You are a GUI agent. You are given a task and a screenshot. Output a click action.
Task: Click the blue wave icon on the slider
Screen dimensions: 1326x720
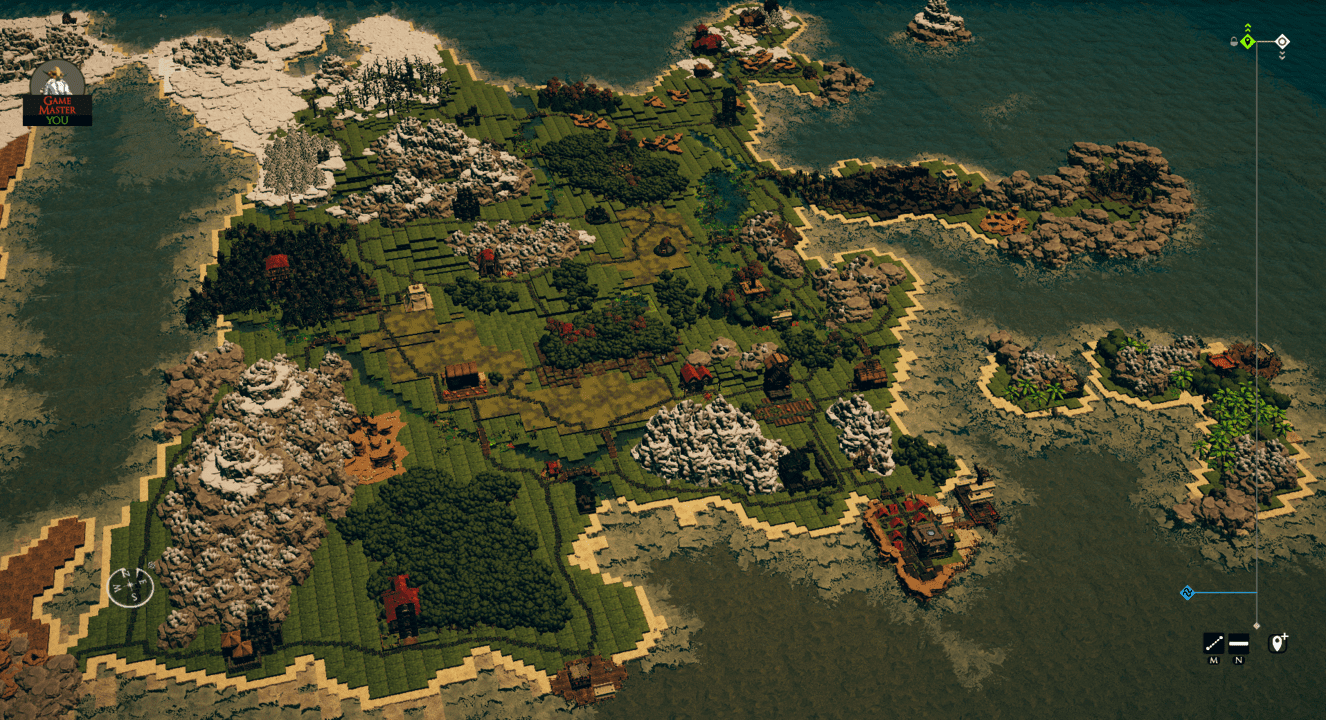(x=1188, y=592)
